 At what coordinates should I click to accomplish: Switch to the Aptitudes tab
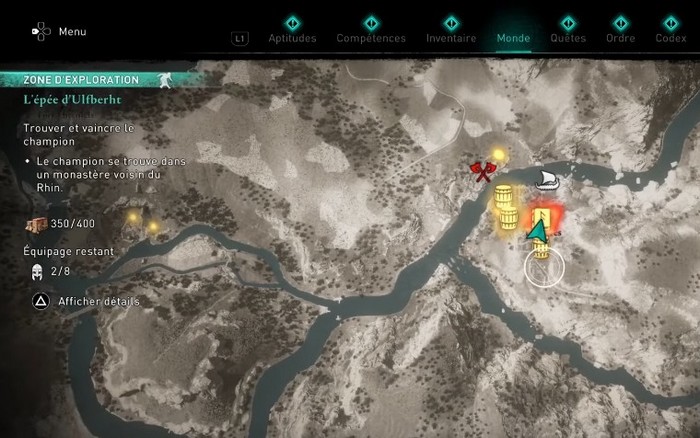pyautogui.click(x=292, y=38)
